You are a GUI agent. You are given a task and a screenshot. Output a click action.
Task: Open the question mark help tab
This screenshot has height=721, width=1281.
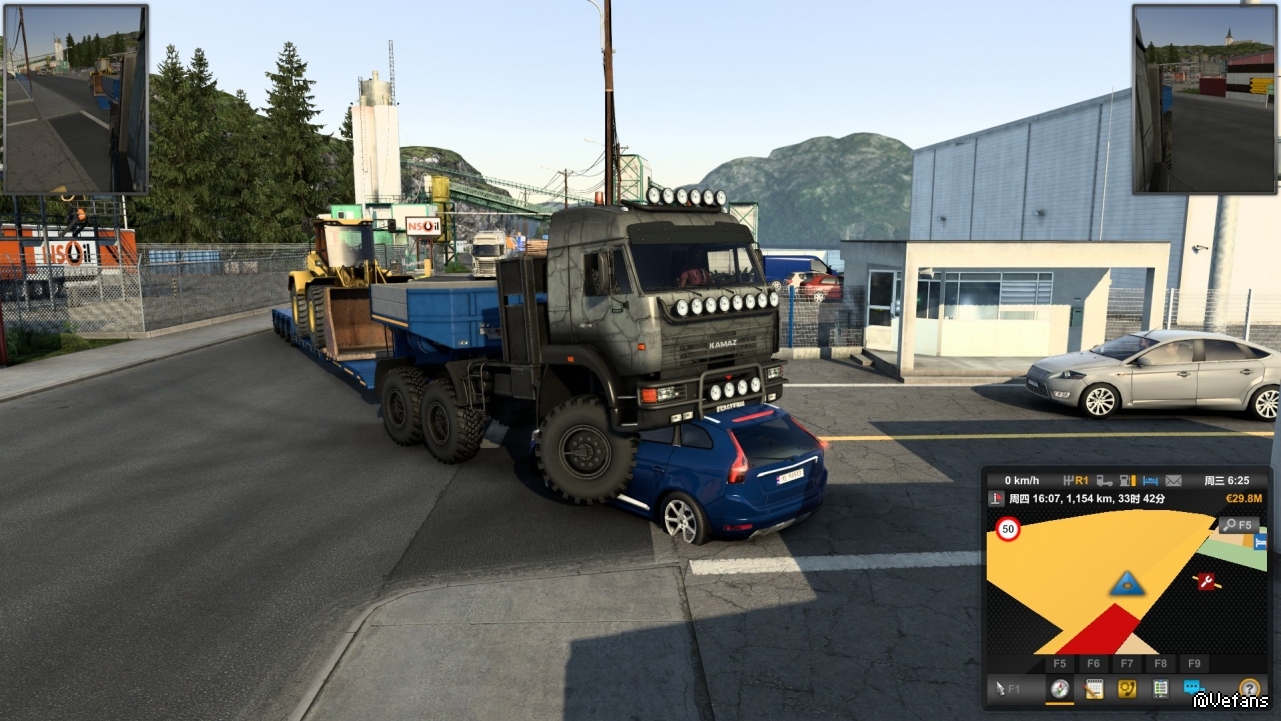[1248, 688]
